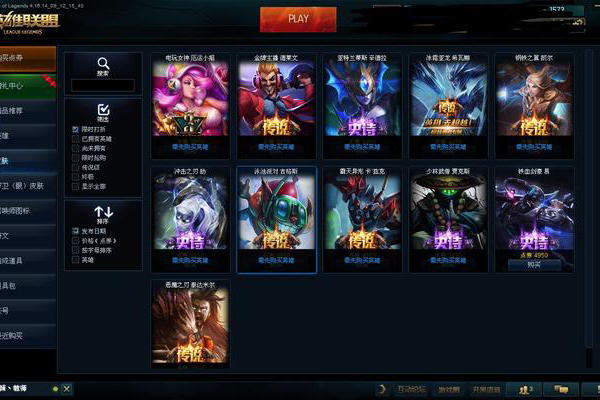
Task: Click the skin search text box
Action: pyautogui.click(x=104, y=86)
